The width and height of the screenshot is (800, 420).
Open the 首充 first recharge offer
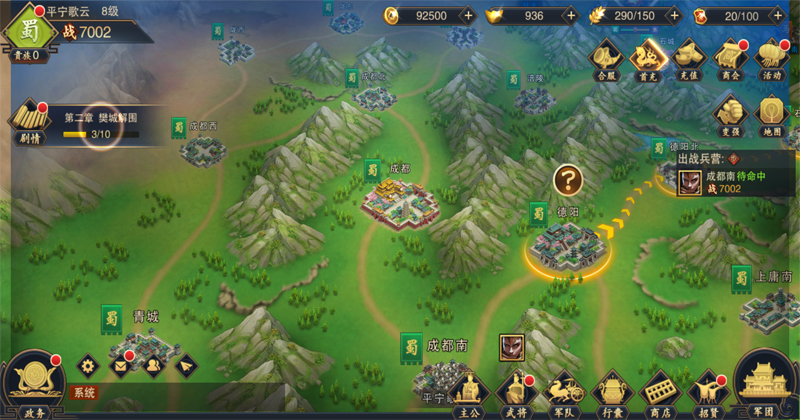(x=647, y=58)
